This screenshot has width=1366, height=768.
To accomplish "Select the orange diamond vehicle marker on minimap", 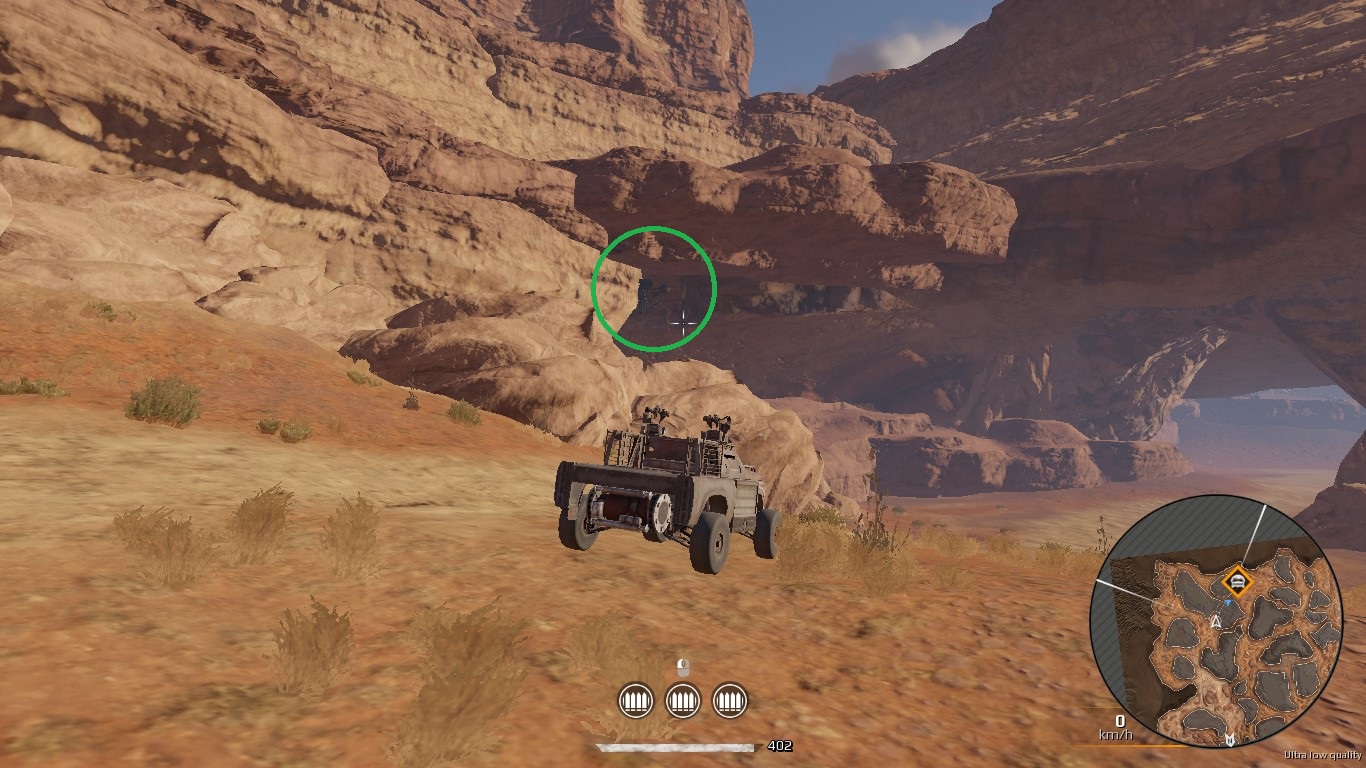I will click(x=1238, y=581).
